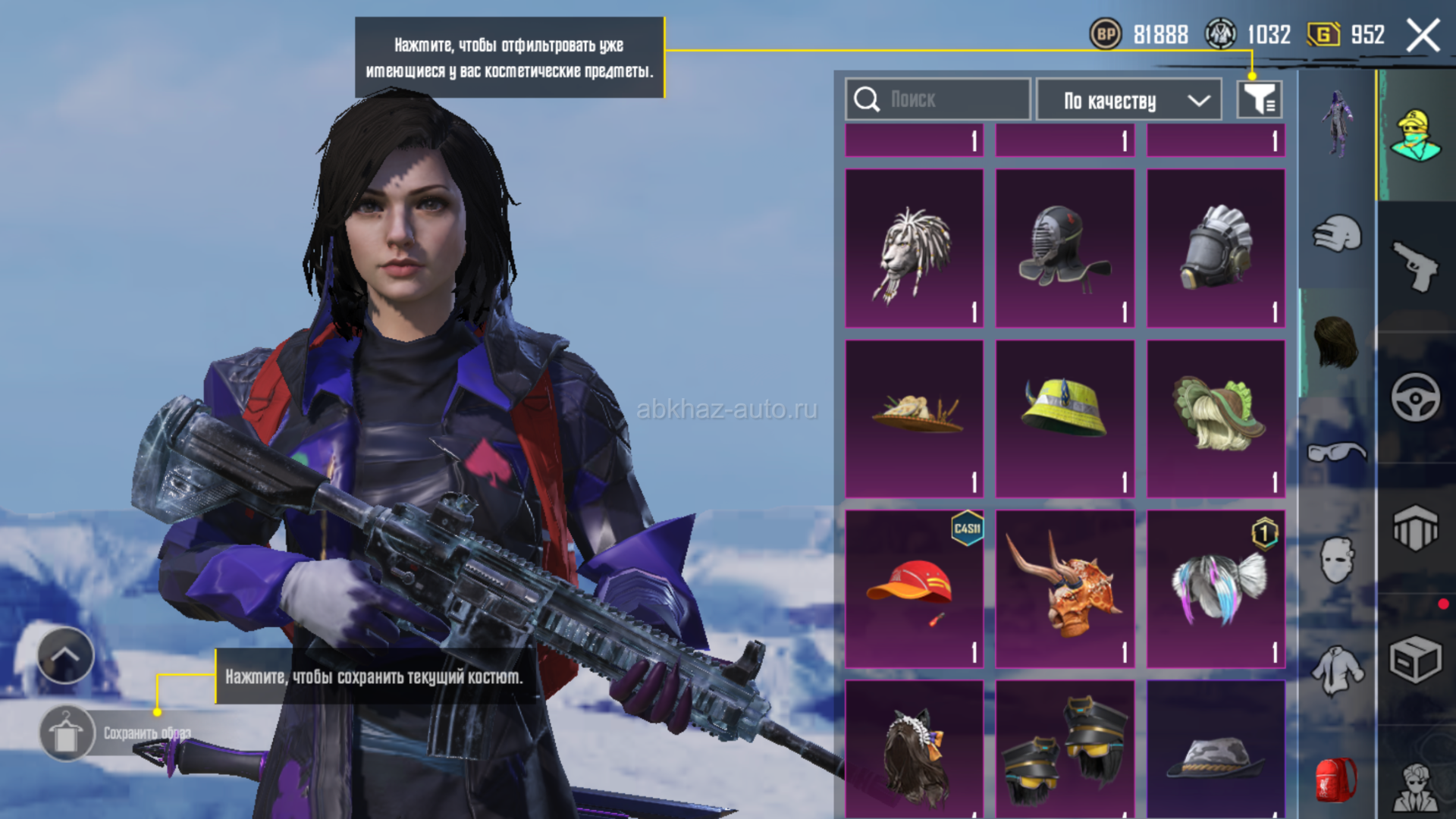Open the vehicle steering wheel section
This screenshot has height=819, width=1456.
(1415, 397)
